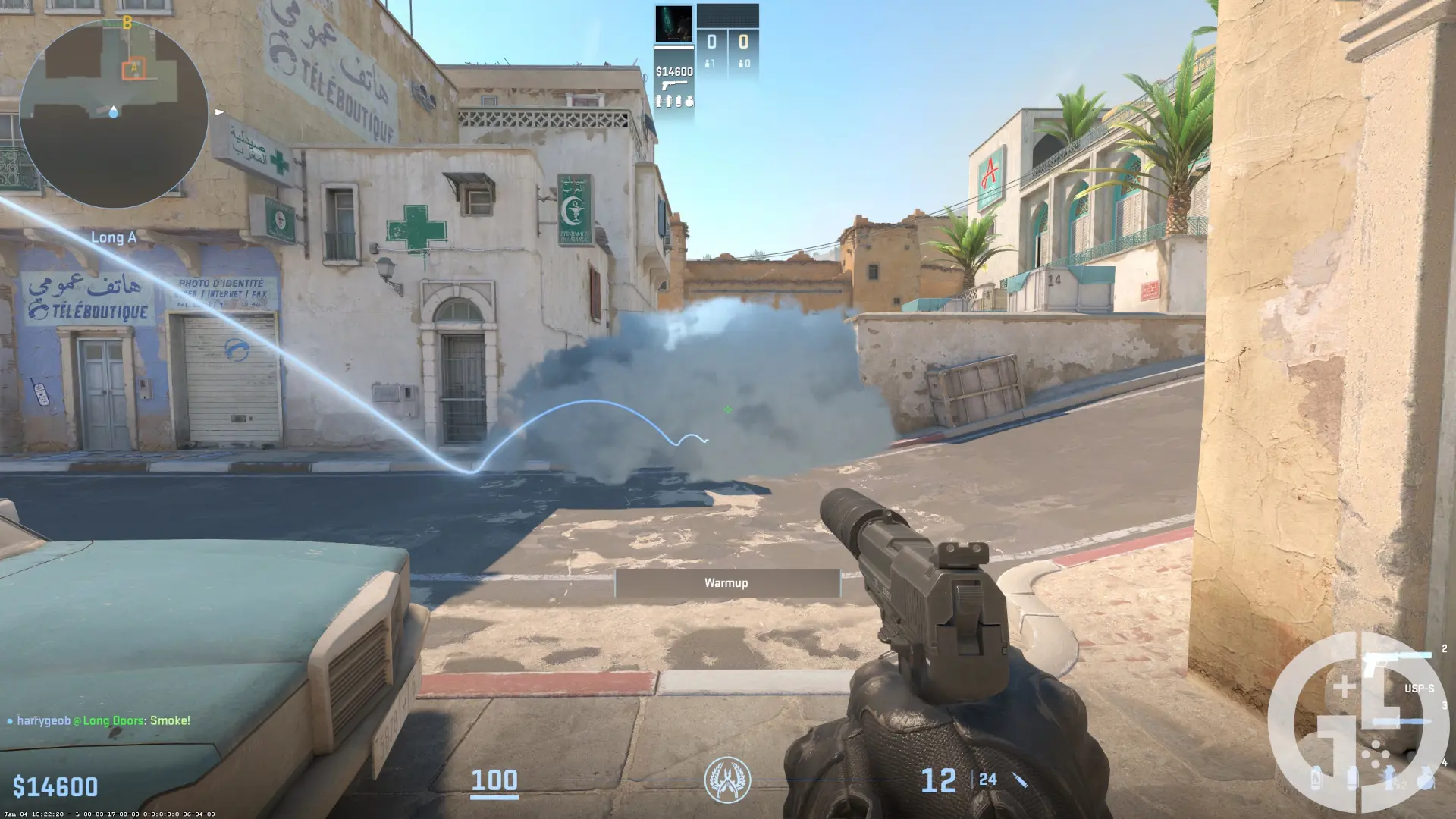1456x819 pixels.
Task: Select the knife icon in slot 3
Action: pos(1401,720)
